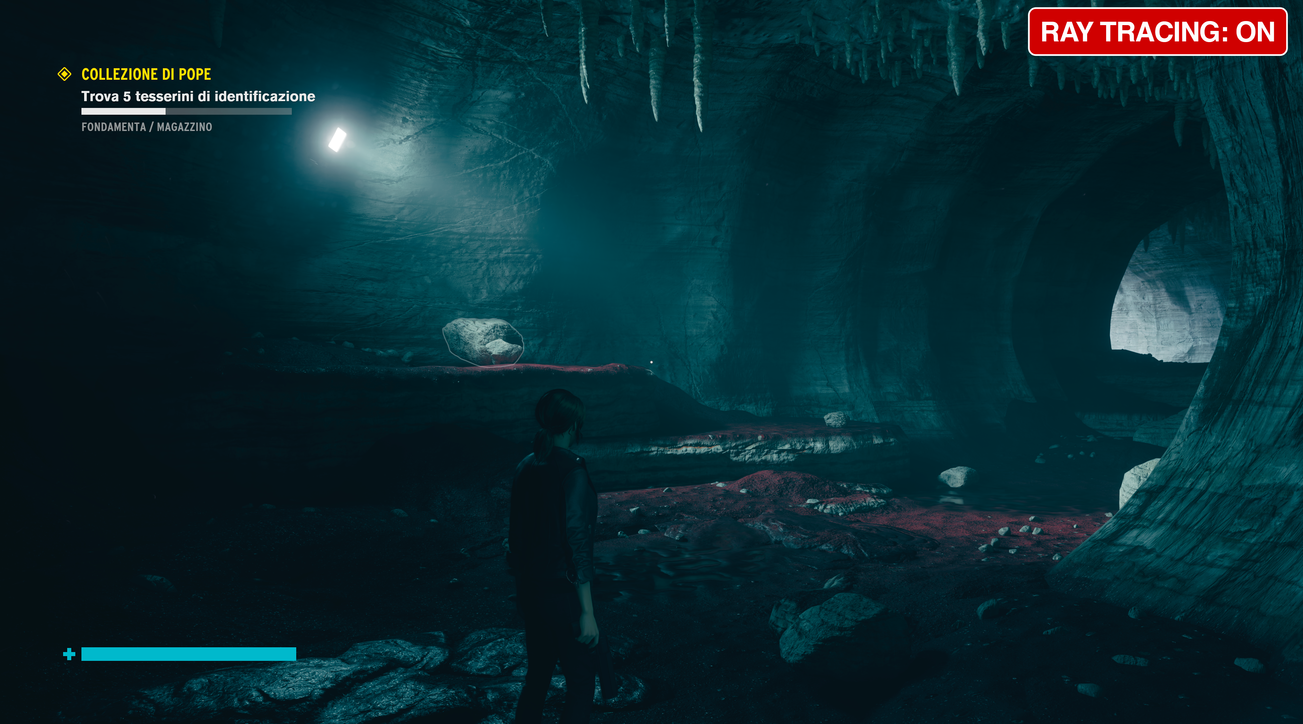The width and height of the screenshot is (1303, 724).
Task: Click the yellow diamond mission icon
Action: [65, 74]
